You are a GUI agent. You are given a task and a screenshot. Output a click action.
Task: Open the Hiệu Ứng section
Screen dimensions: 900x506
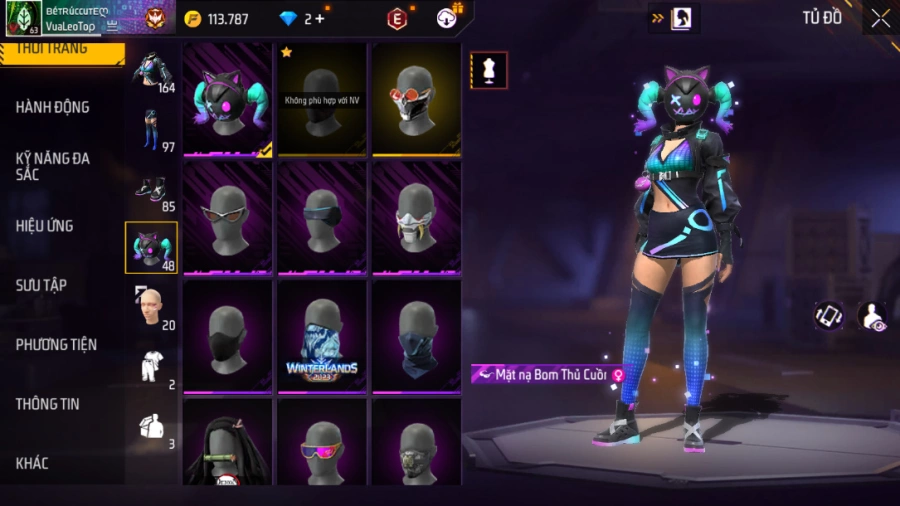click(x=45, y=226)
